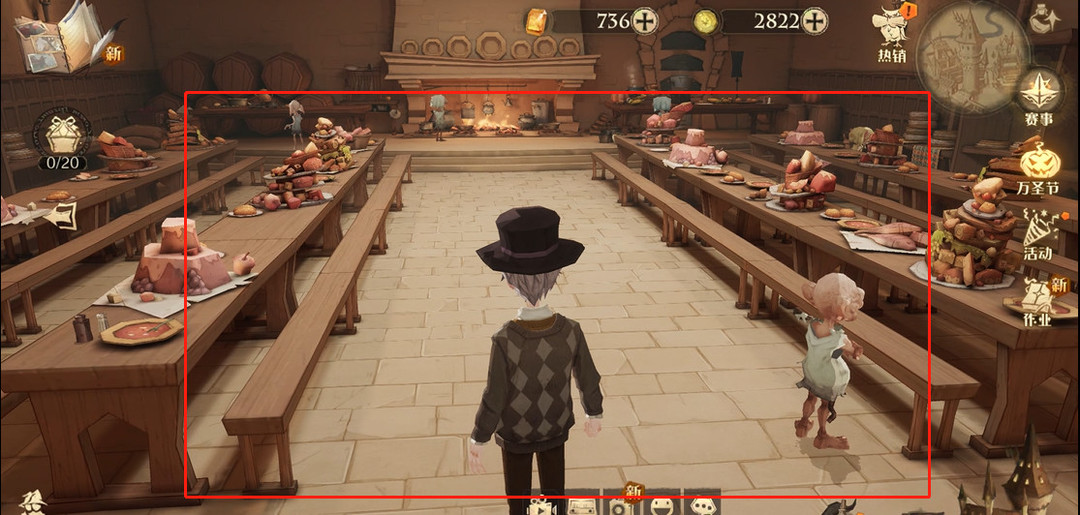Open the video camera recording tool

(x=541, y=506)
